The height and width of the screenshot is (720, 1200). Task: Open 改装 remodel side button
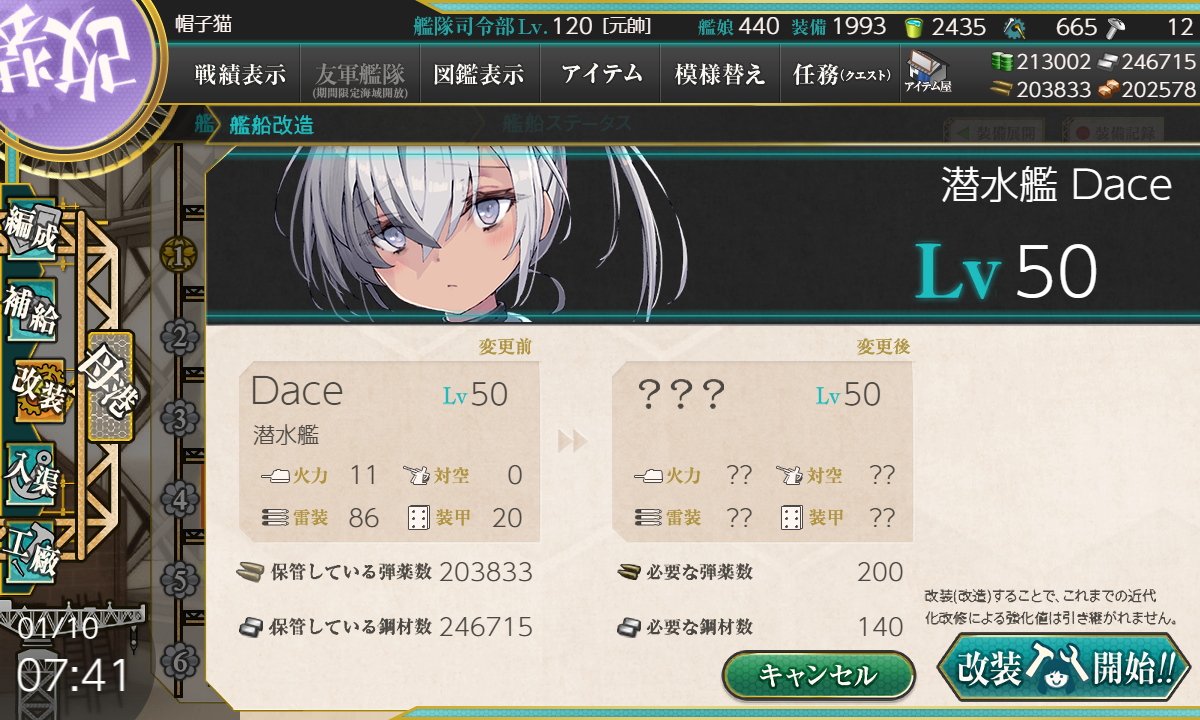(38, 390)
